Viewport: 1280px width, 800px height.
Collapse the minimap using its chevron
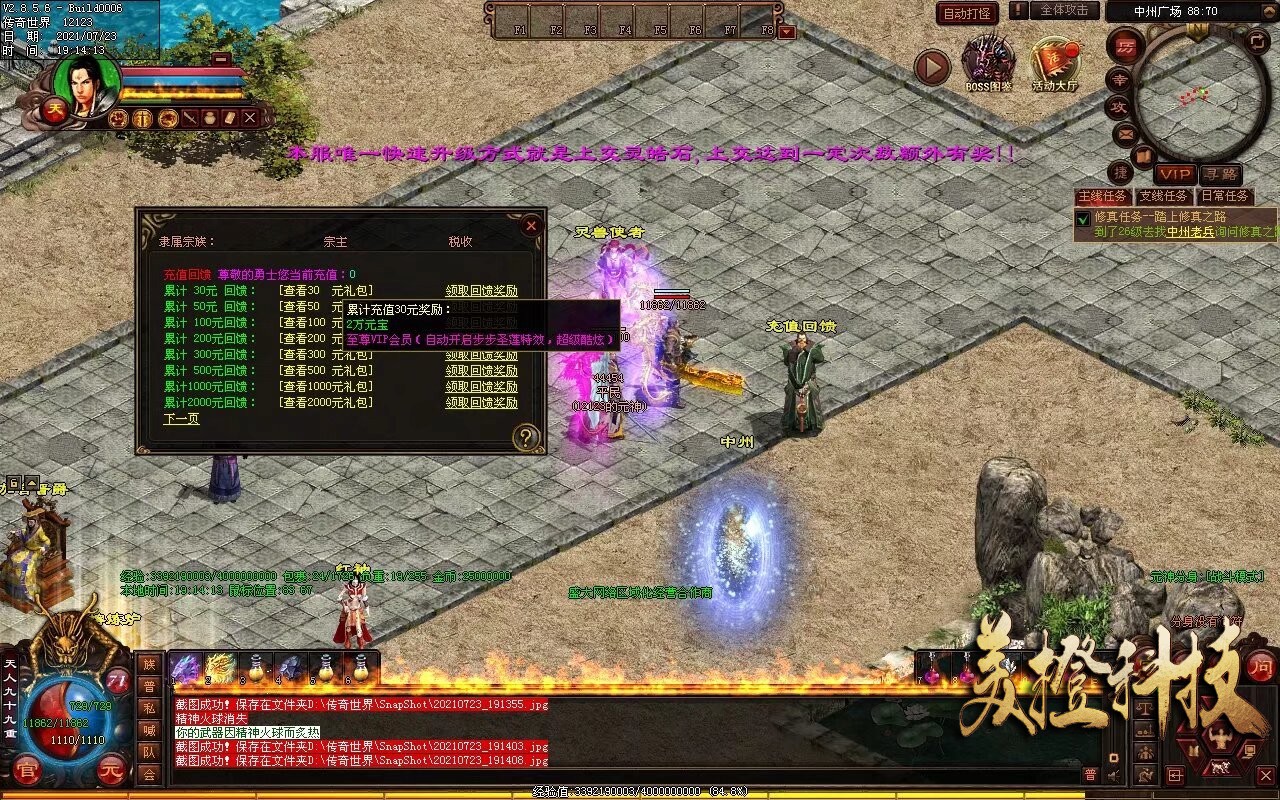tap(1269, 11)
